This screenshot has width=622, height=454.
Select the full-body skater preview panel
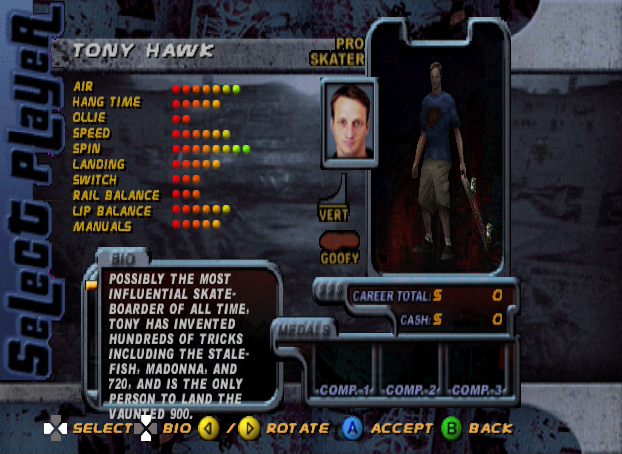pyautogui.click(x=440, y=160)
